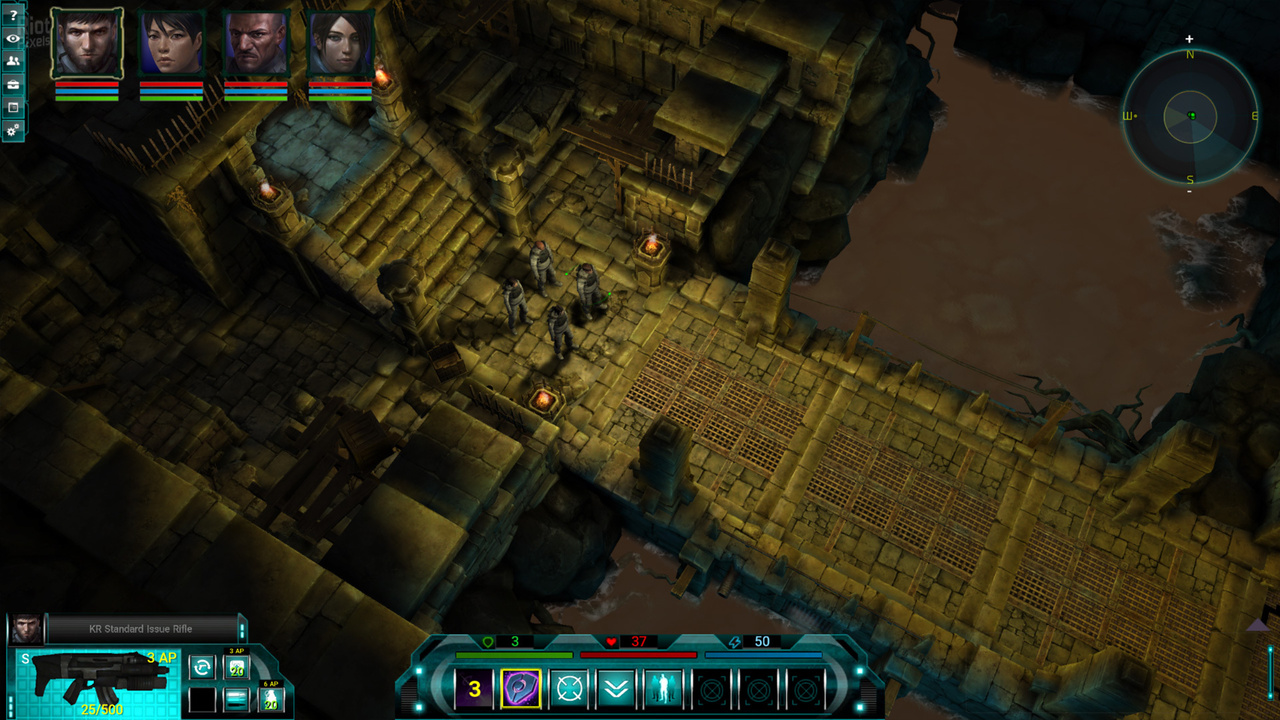Open the party members panel

pos(13,62)
